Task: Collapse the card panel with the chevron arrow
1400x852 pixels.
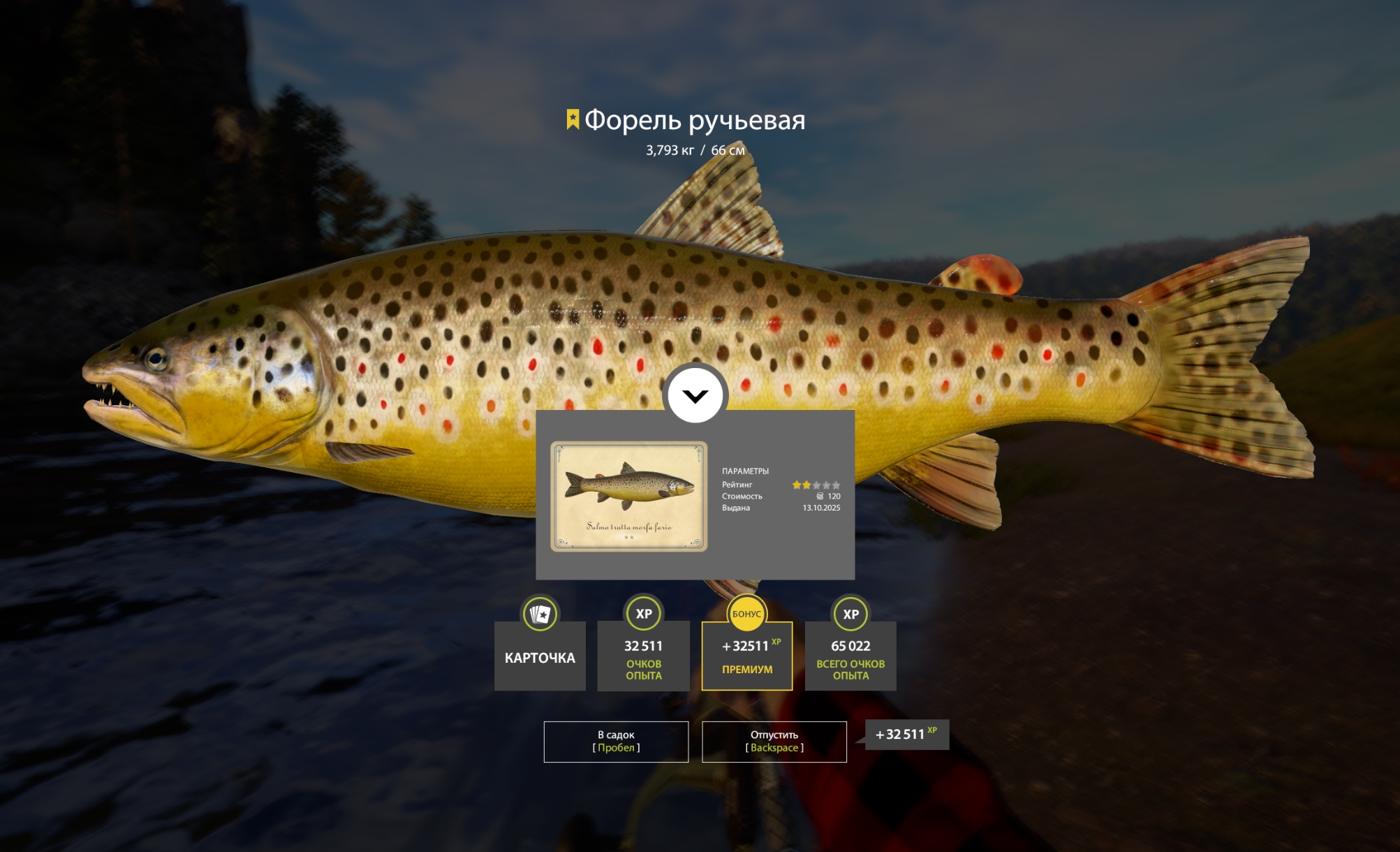Action: pos(695,396)
